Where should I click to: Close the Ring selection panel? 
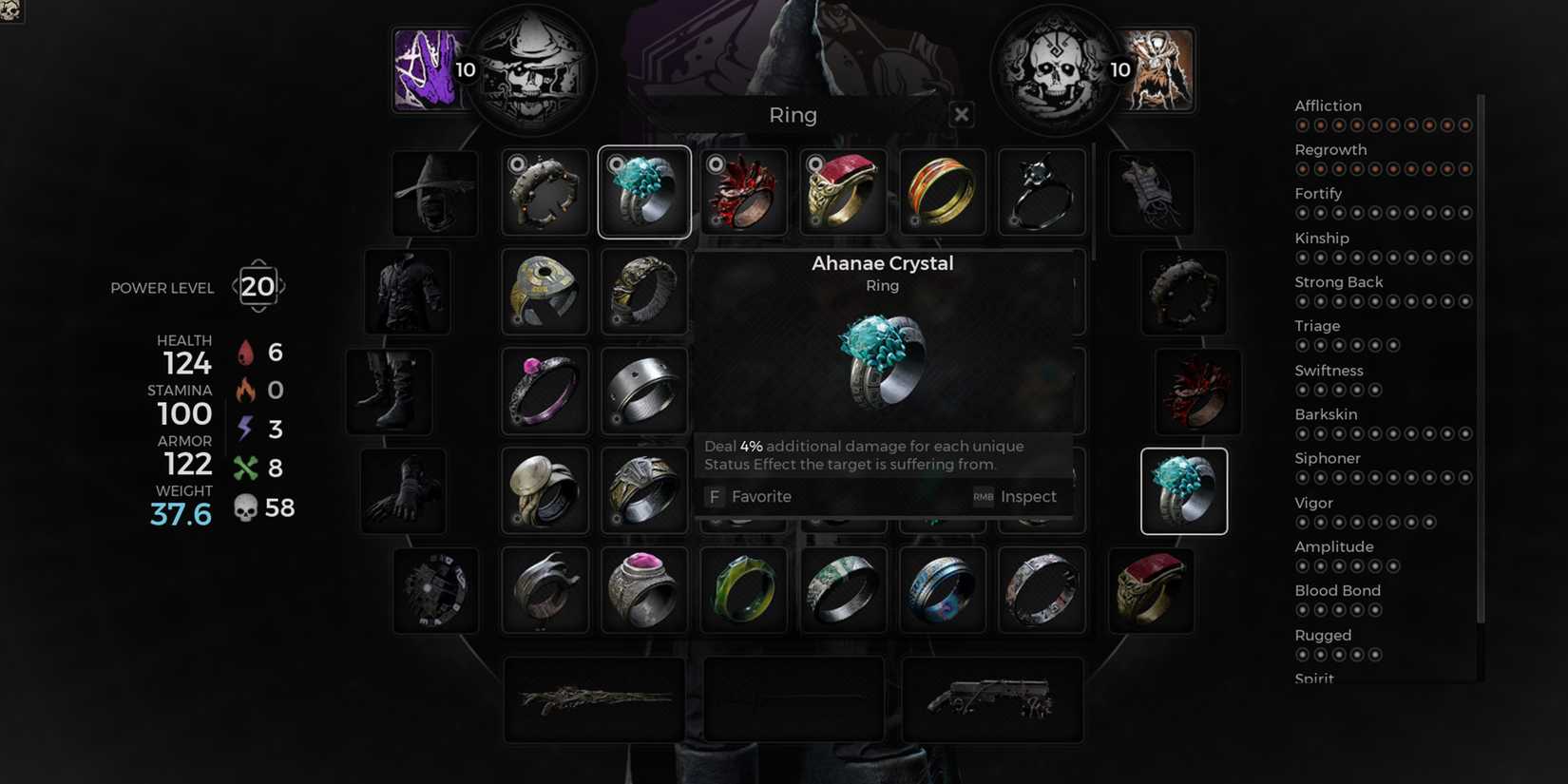(960, 114)
